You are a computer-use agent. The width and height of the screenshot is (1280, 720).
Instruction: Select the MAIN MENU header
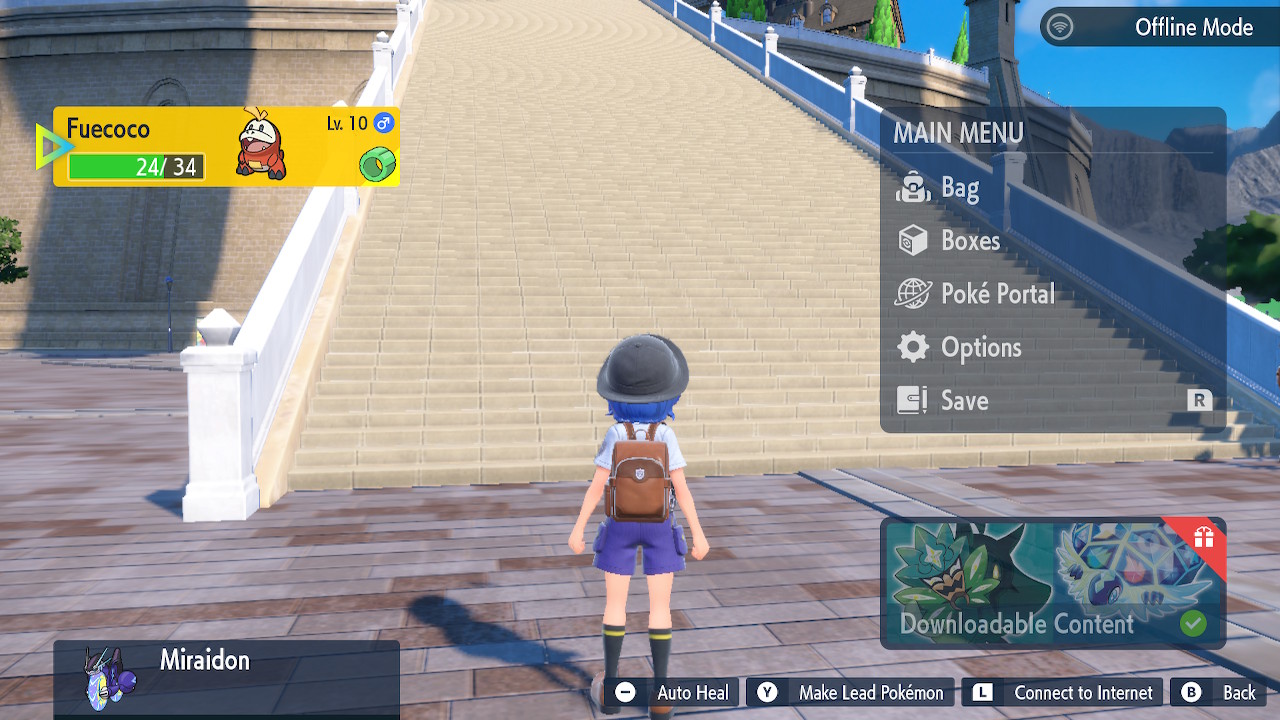click(x=959, y=132)
